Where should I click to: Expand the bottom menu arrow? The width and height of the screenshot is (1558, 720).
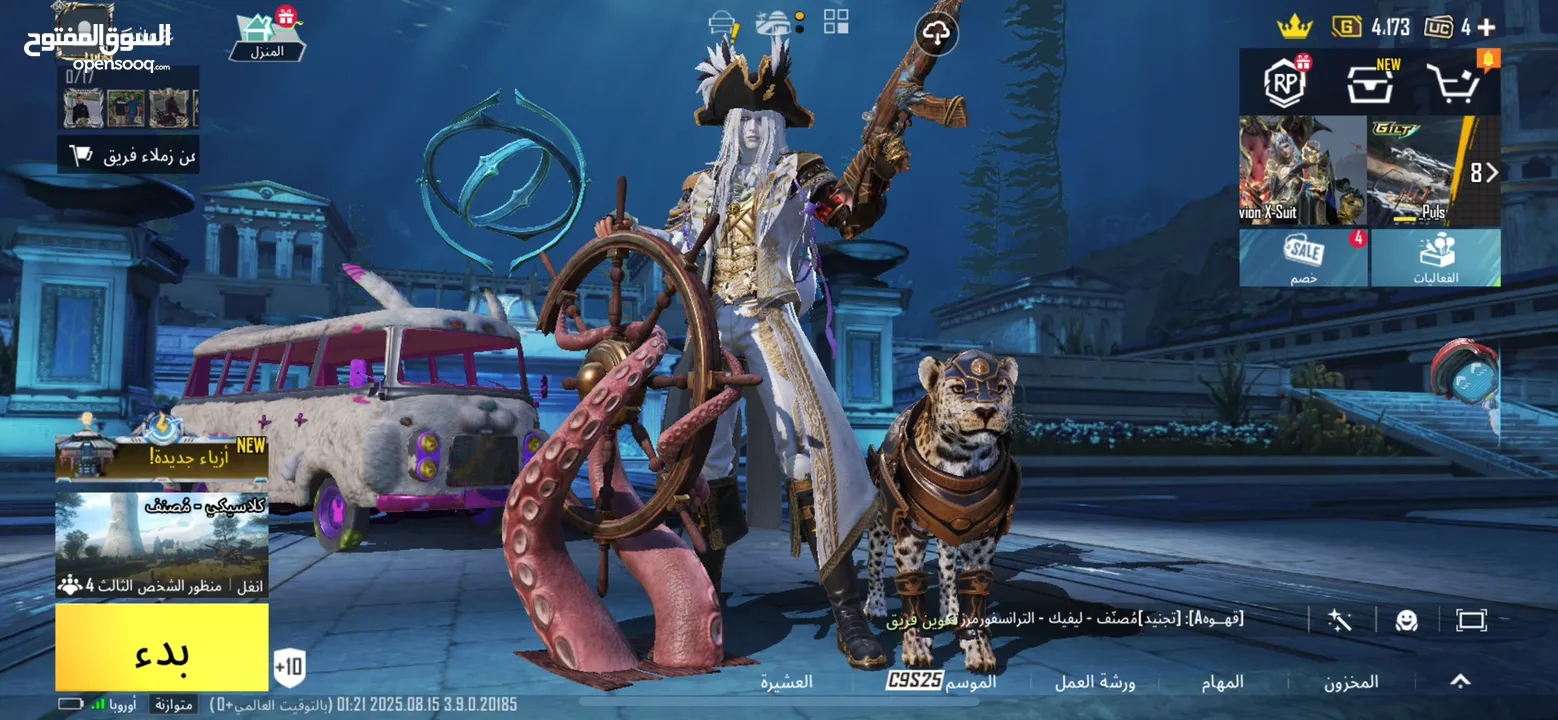coord(1460,681)
